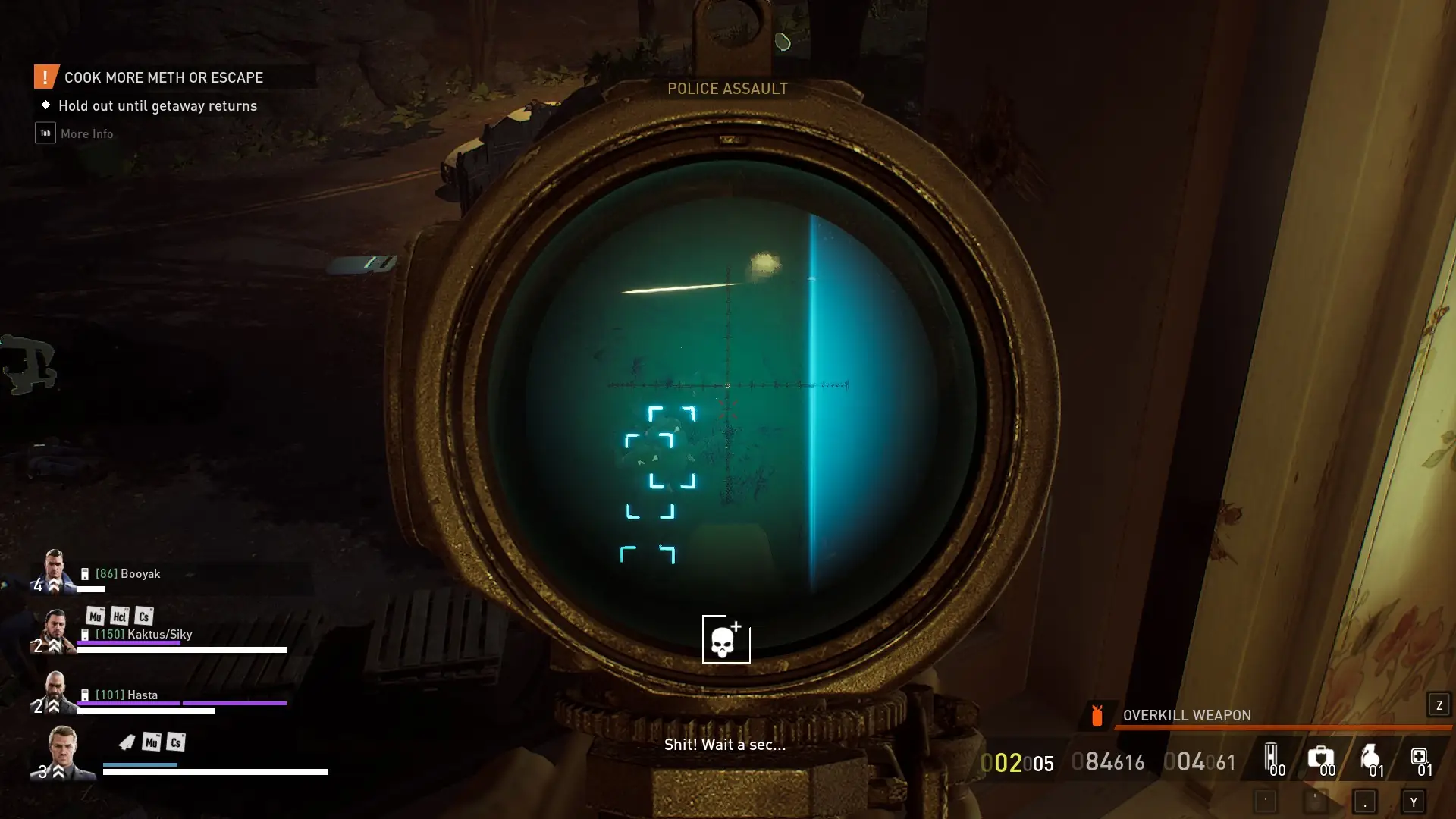Viewport: 1456px width, 819px height.
Task: Expand the Z key prompt for Overkill Weapon
Action: 1438,705
